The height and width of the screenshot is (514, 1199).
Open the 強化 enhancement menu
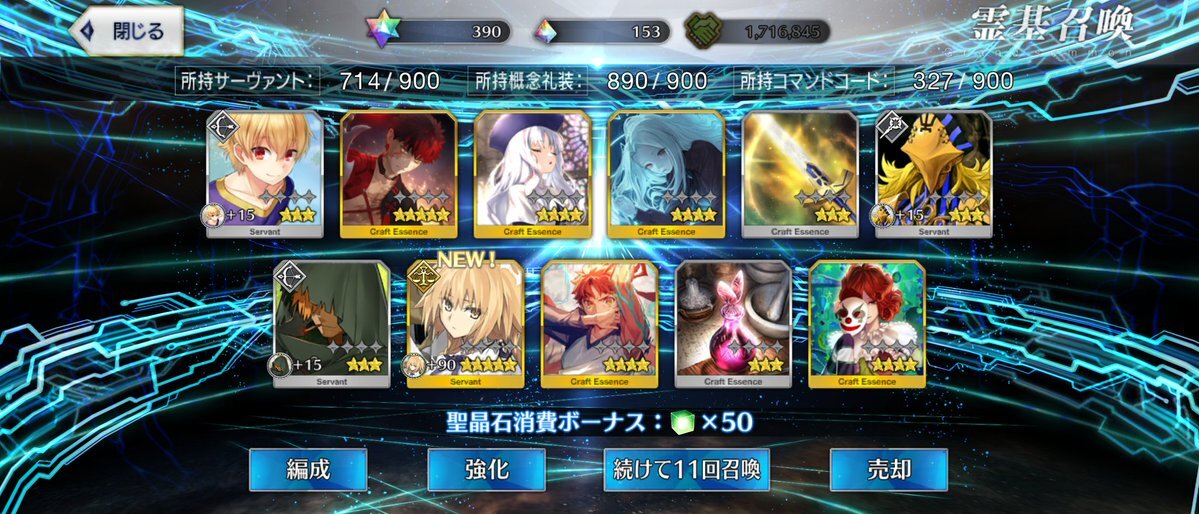click(x=486, y=469)
